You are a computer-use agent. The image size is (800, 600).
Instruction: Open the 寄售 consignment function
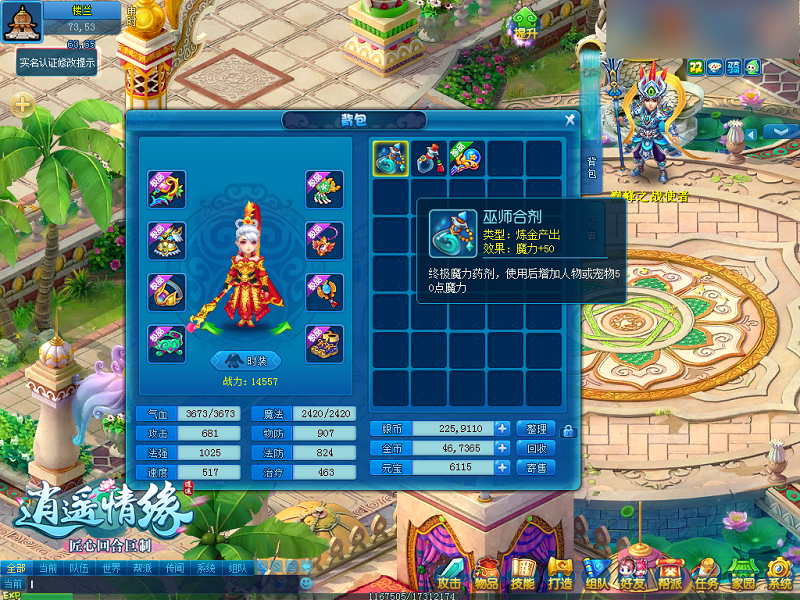[x=536, y=467]
